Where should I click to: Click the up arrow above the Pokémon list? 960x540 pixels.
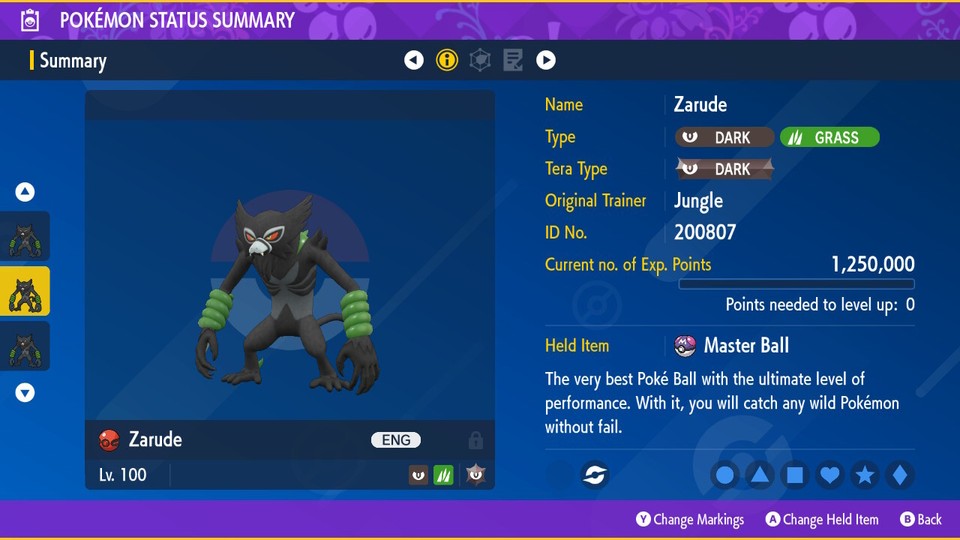click(25, 192)
